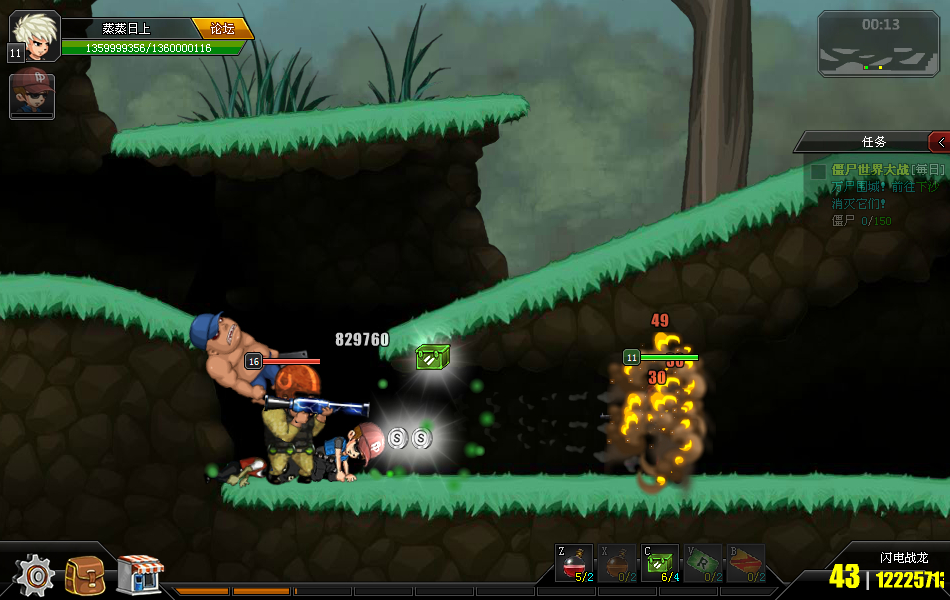Open the brown backpack inventory
Viewport: 950px width, 600px height.
[x=85, y=575]
